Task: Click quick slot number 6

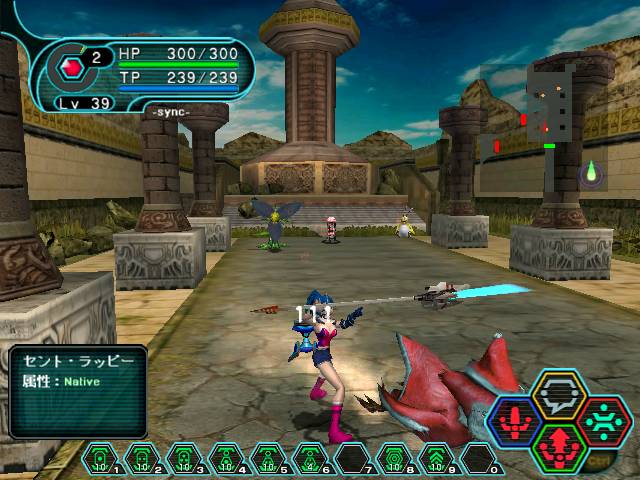Action: tap(307, 458)
